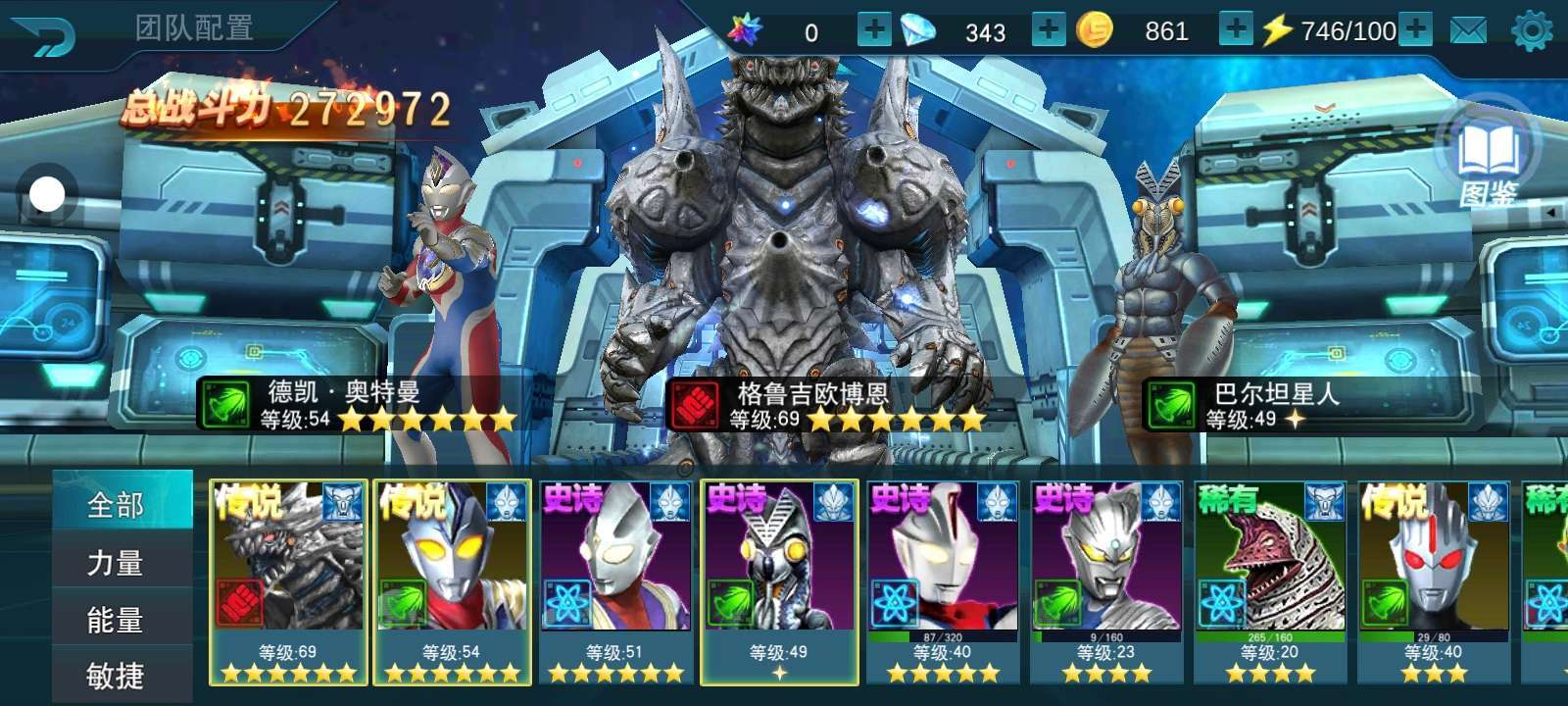The height and width of the screenshot is (706, 1568).
Task: Select the level 69 legendary monster card
Action: (288, 580)
